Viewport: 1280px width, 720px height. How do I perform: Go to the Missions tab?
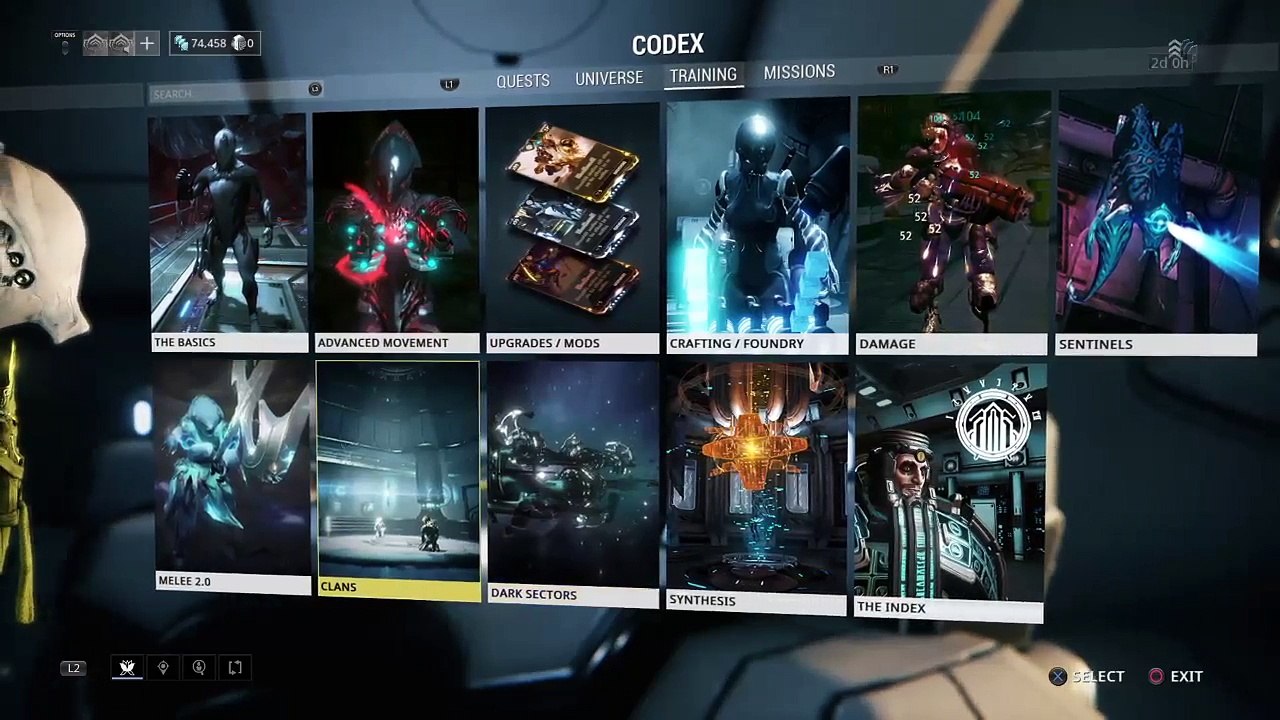(x=799, y=72)
